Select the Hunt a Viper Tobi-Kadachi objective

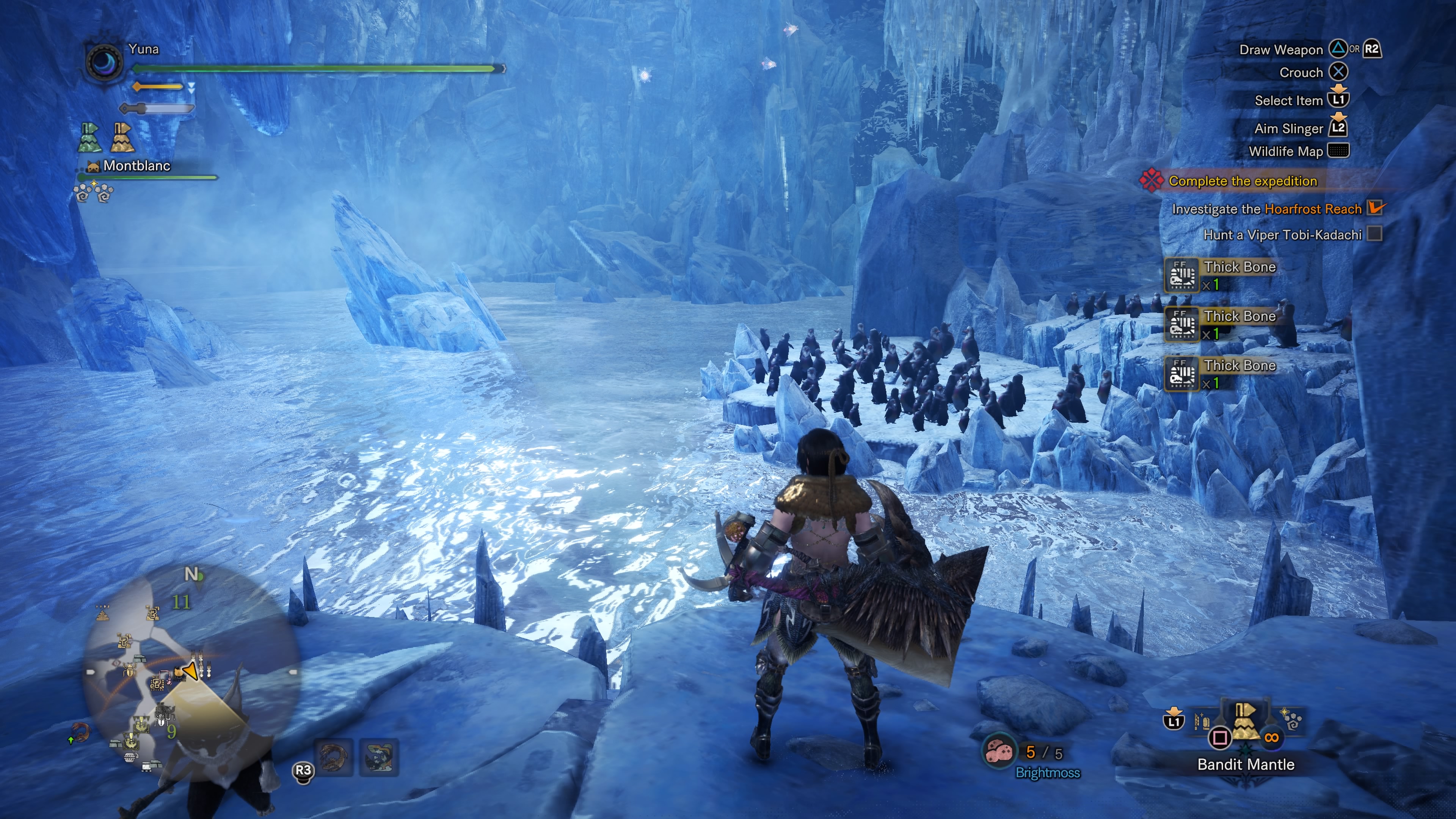click(1282, 235)
